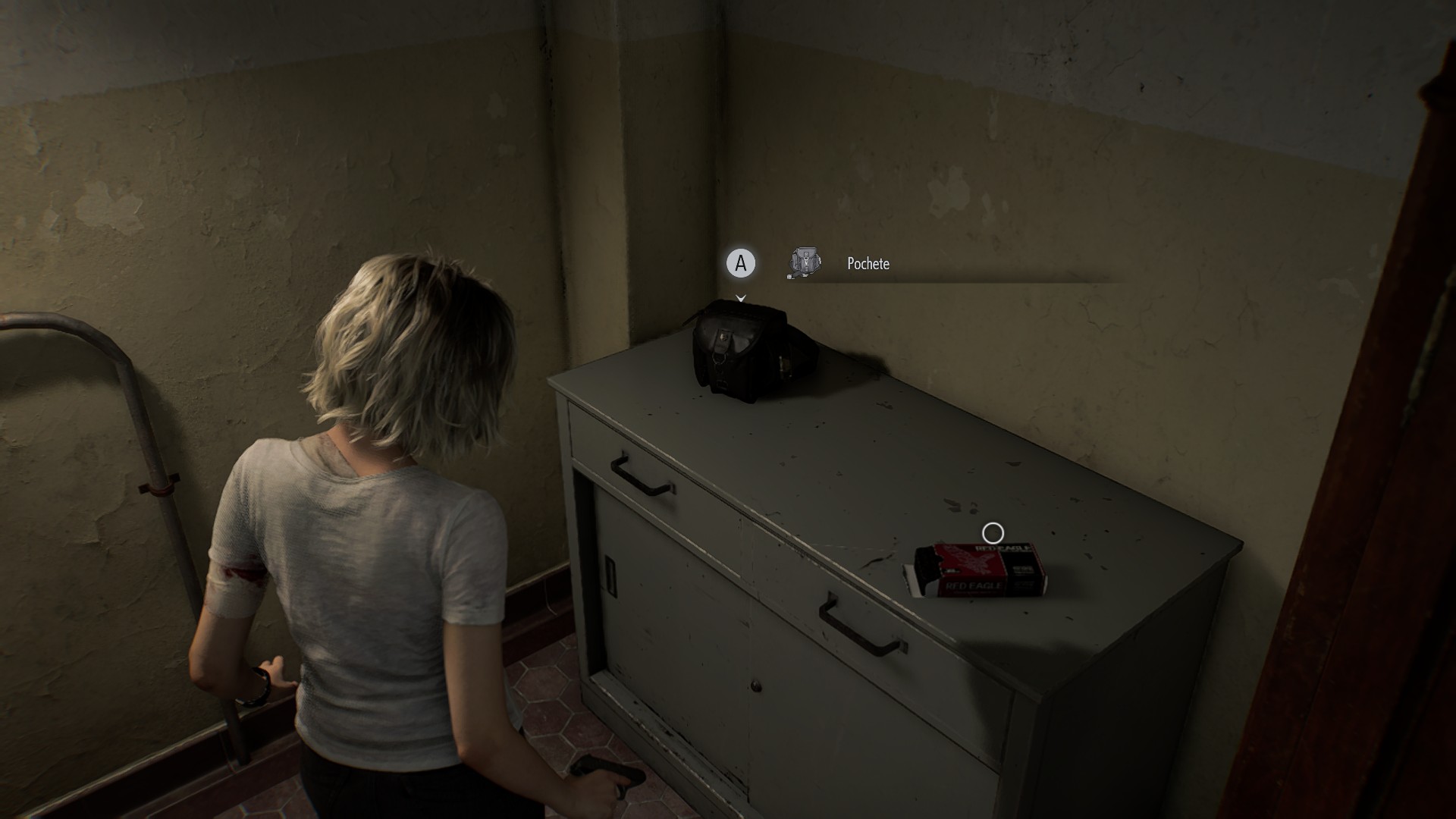This screenshot has height=819, width=1456.
Task: Click the circular interaction marker above ammo box
Action: click(993, 534)
